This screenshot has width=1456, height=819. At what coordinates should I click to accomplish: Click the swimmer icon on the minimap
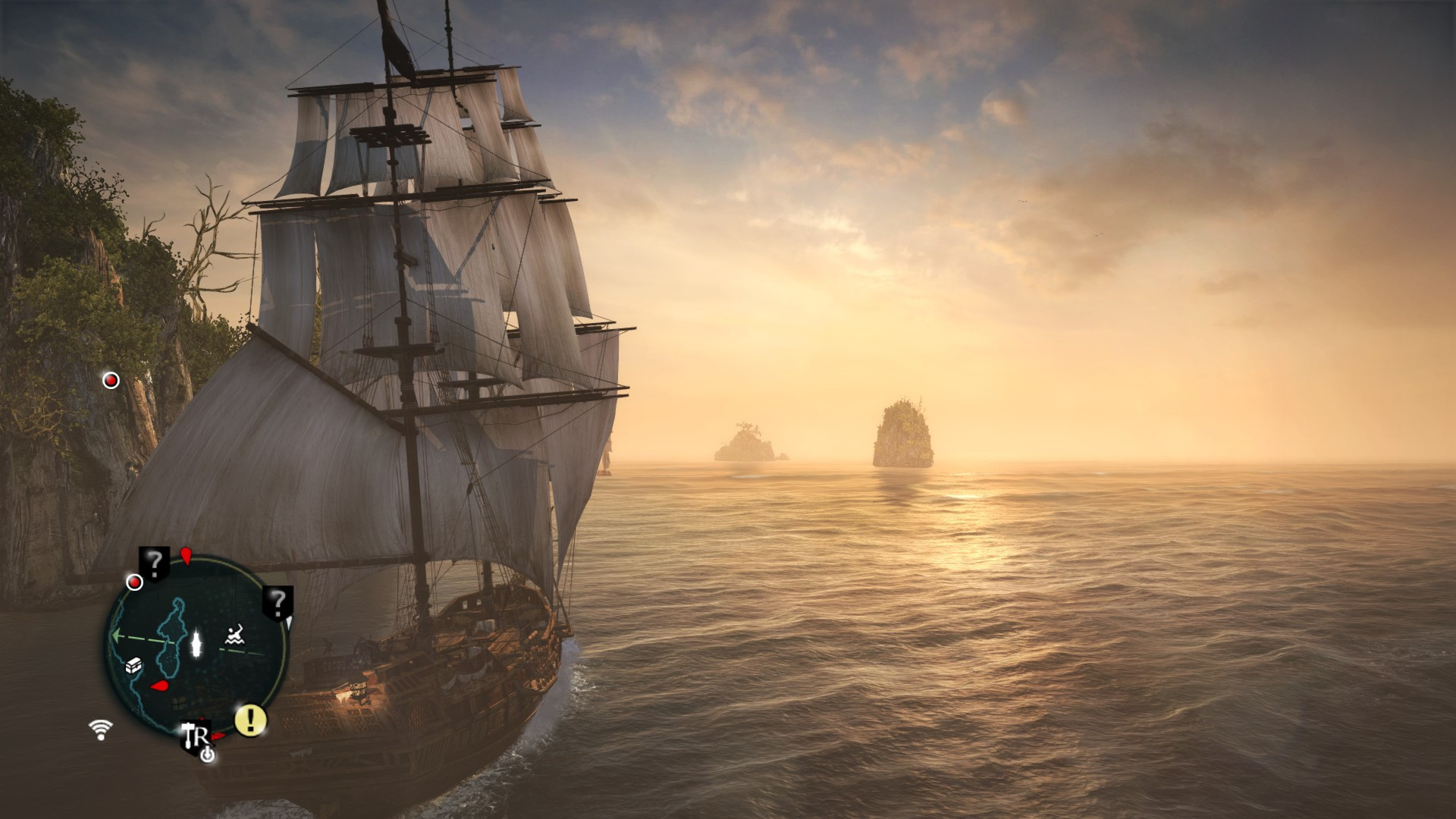point(235,634)
